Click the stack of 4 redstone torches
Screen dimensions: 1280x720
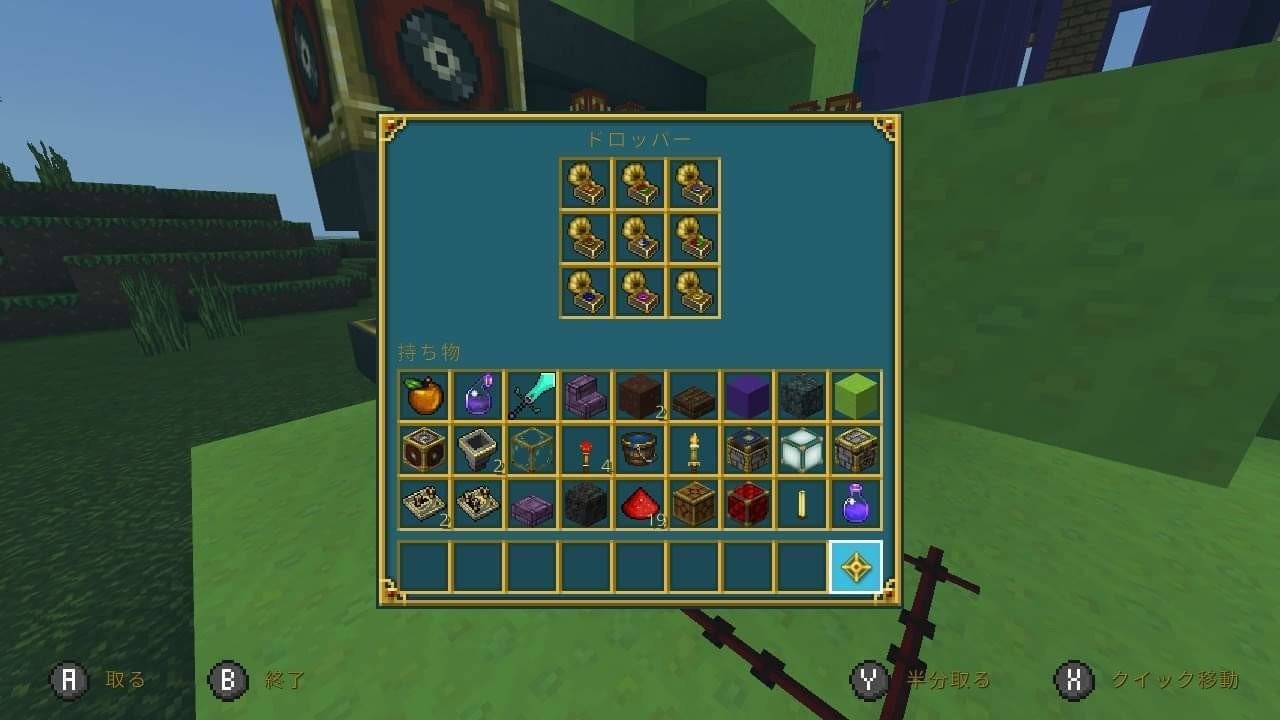585,450
